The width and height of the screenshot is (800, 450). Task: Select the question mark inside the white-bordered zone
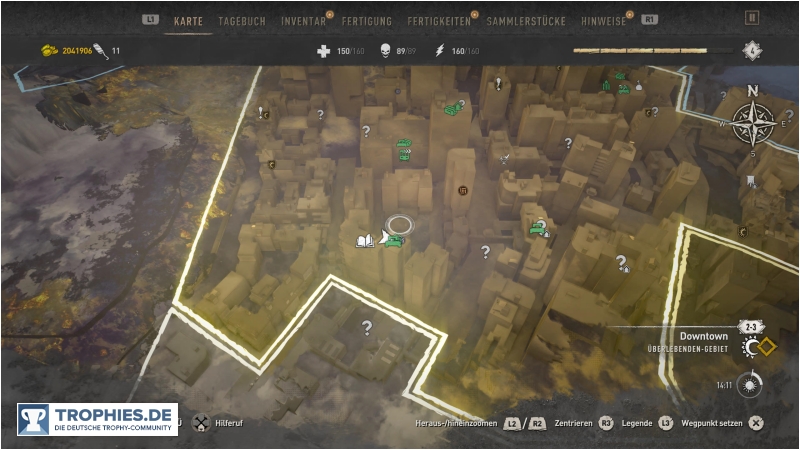pyautogui.click(x=367, y=327)
